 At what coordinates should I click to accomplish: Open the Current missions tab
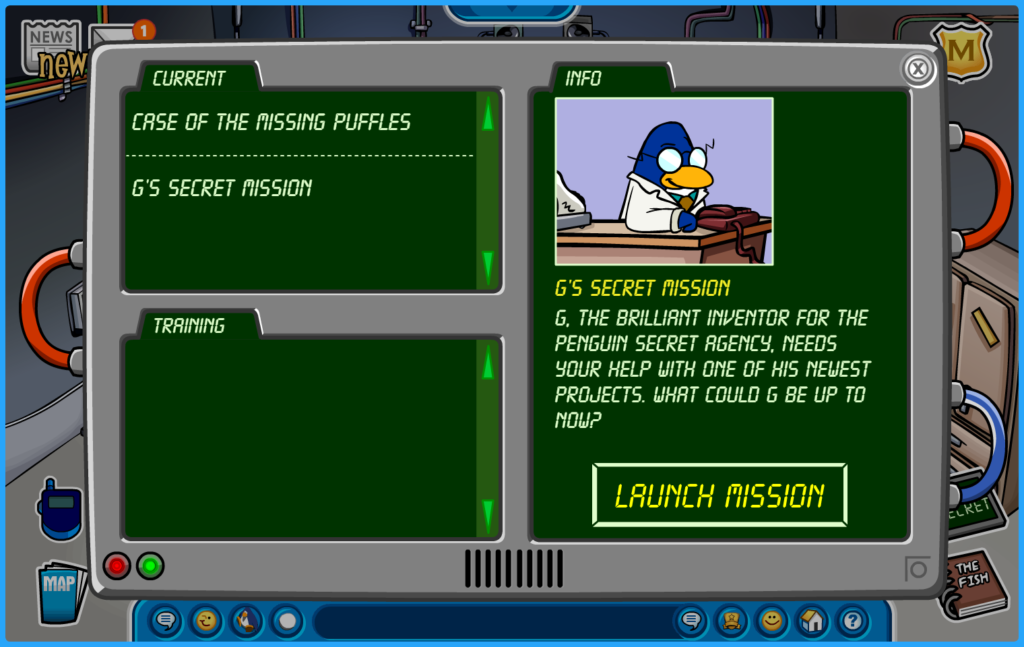coord(189,78)
